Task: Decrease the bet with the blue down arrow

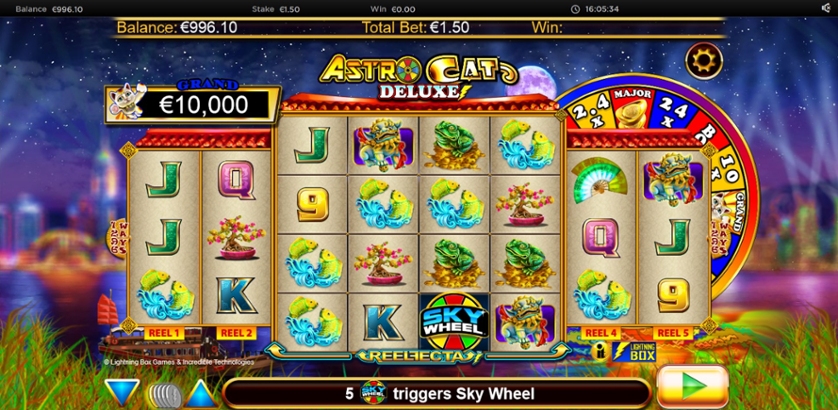Action: [x=124, y=392]
